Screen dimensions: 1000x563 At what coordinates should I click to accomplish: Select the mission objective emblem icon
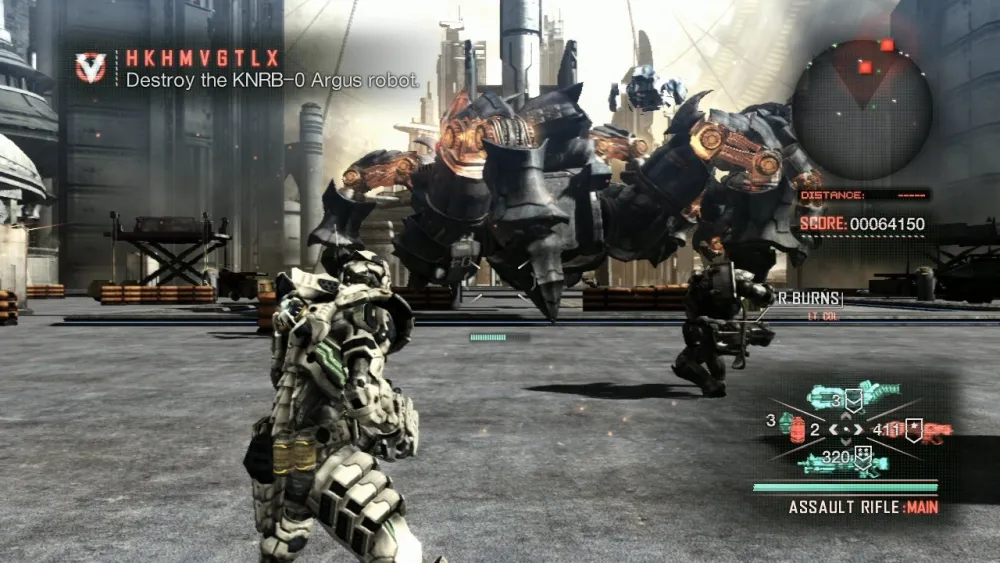click(x=91, y=67)
